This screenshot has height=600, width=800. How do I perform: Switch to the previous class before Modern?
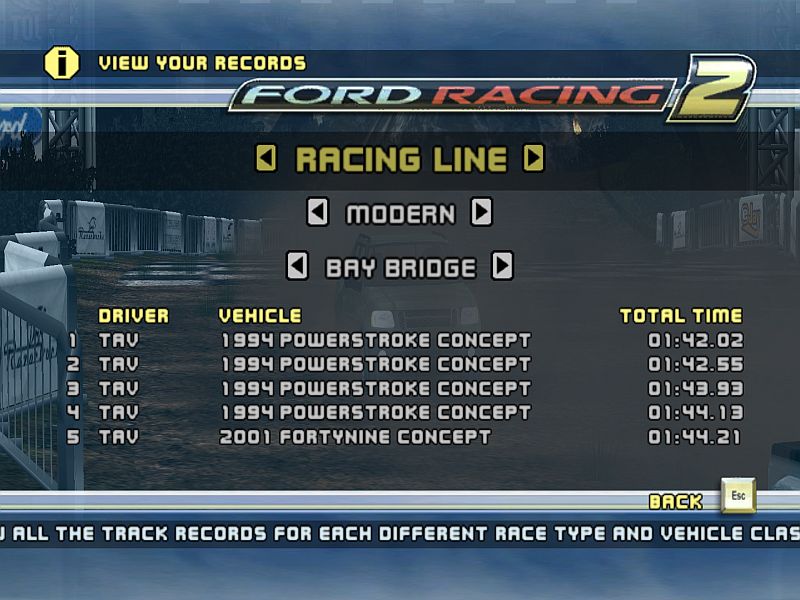tap(317, 213)
